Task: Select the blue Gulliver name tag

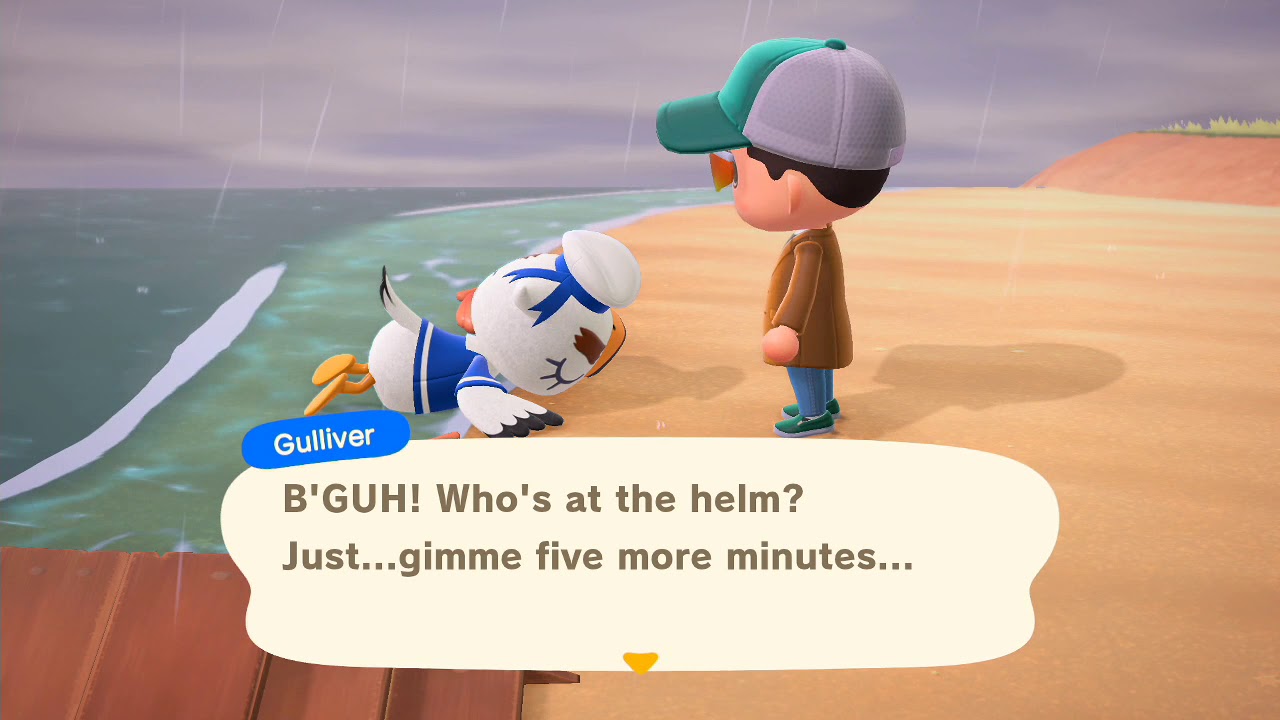Action: (x=323, y=437)
